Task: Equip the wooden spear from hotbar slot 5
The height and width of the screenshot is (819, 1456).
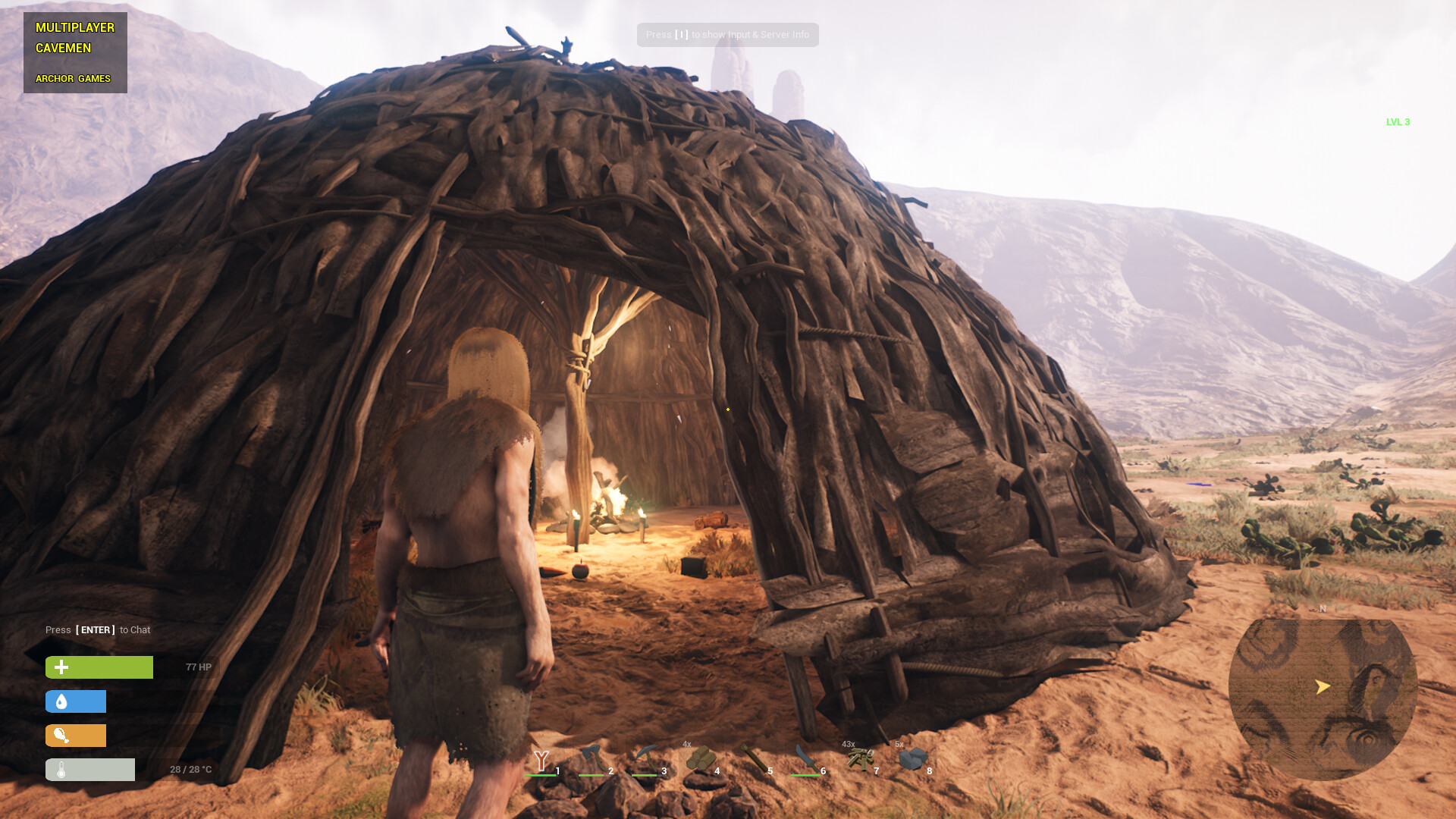Action: (754, 758)
